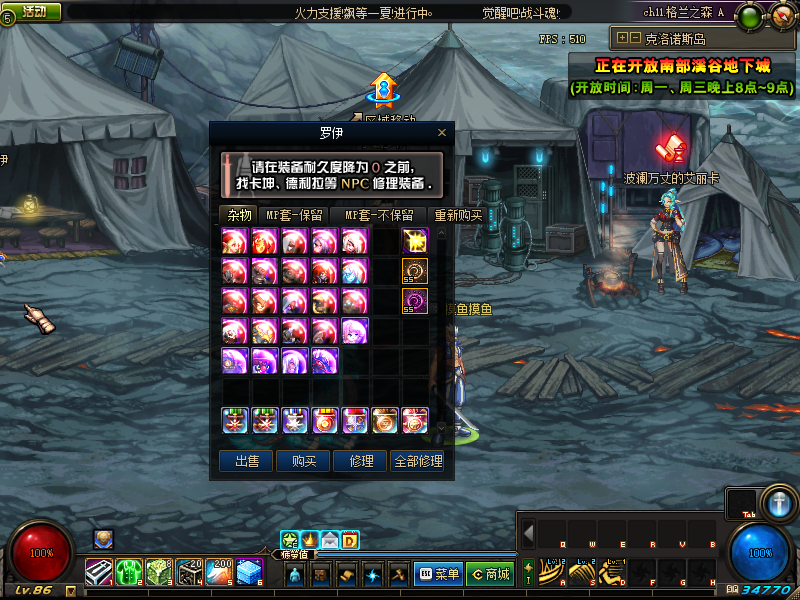This screenshot has height=600, width=800.
Task: Select the yellow starburst shop item
Action: [x=415, y=241]
